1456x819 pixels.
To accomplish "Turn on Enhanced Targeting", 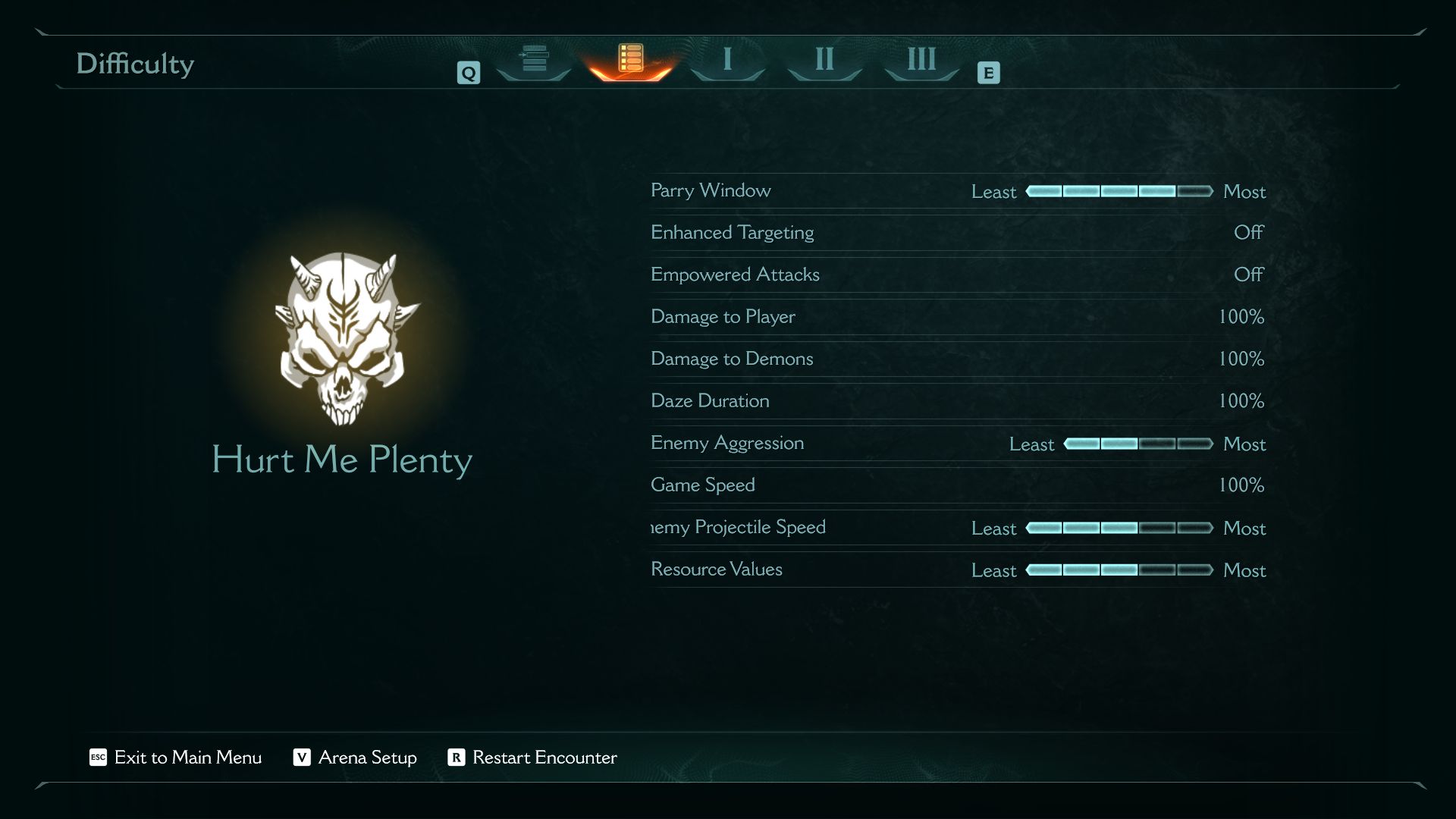I will pos(1248,234).
